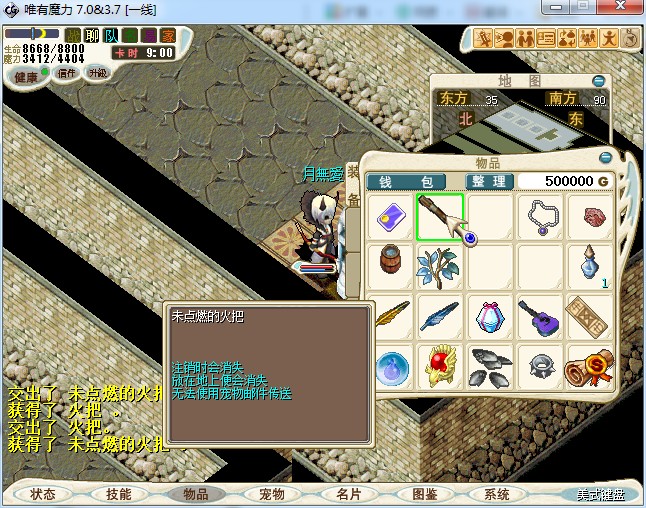Pick the blue-leaf branch item
The width and height of the screenshot is (646, 508).
(x=440, y=267)
